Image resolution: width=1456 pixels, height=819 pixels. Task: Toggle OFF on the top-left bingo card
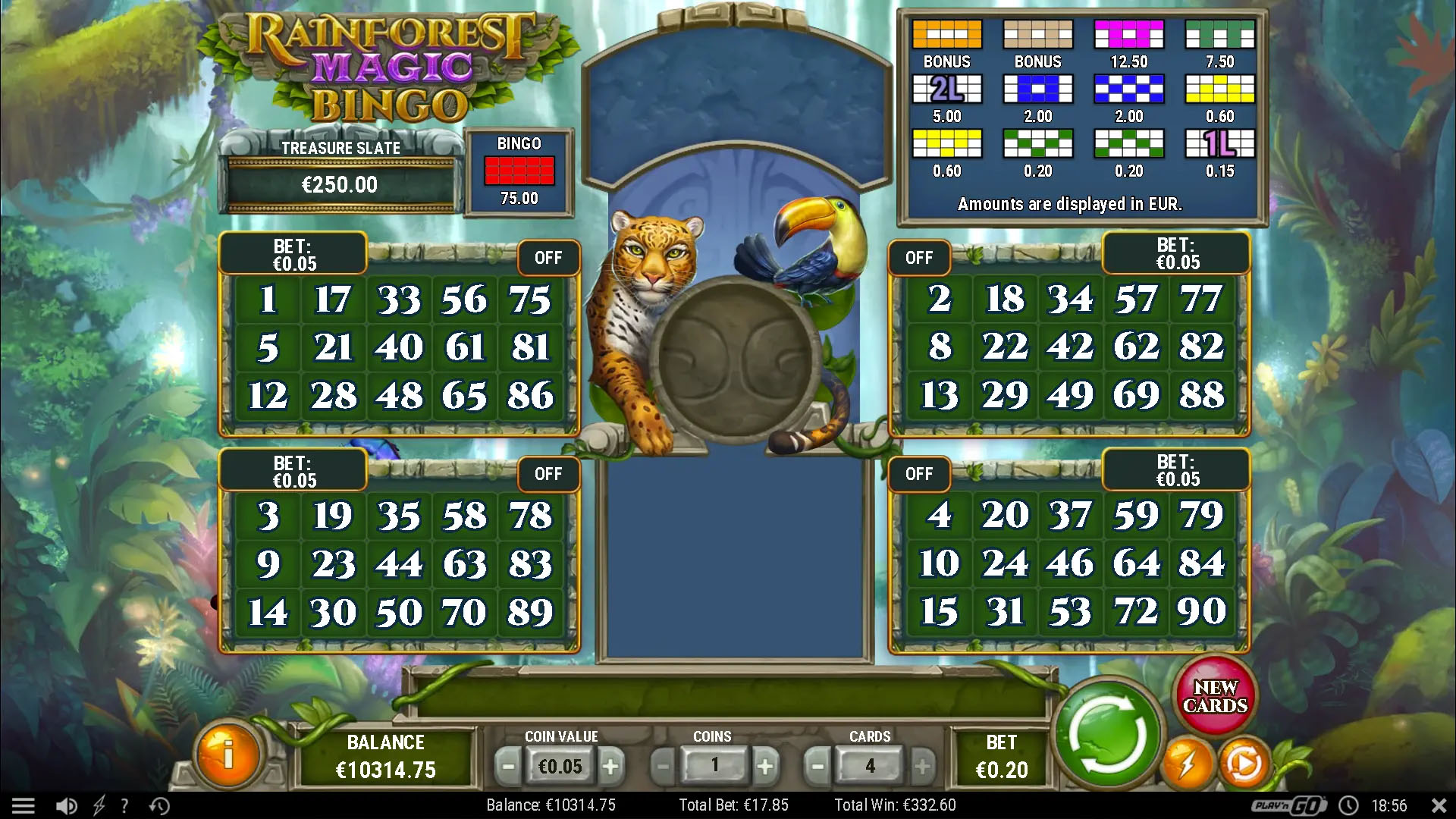tap(549, 258)
